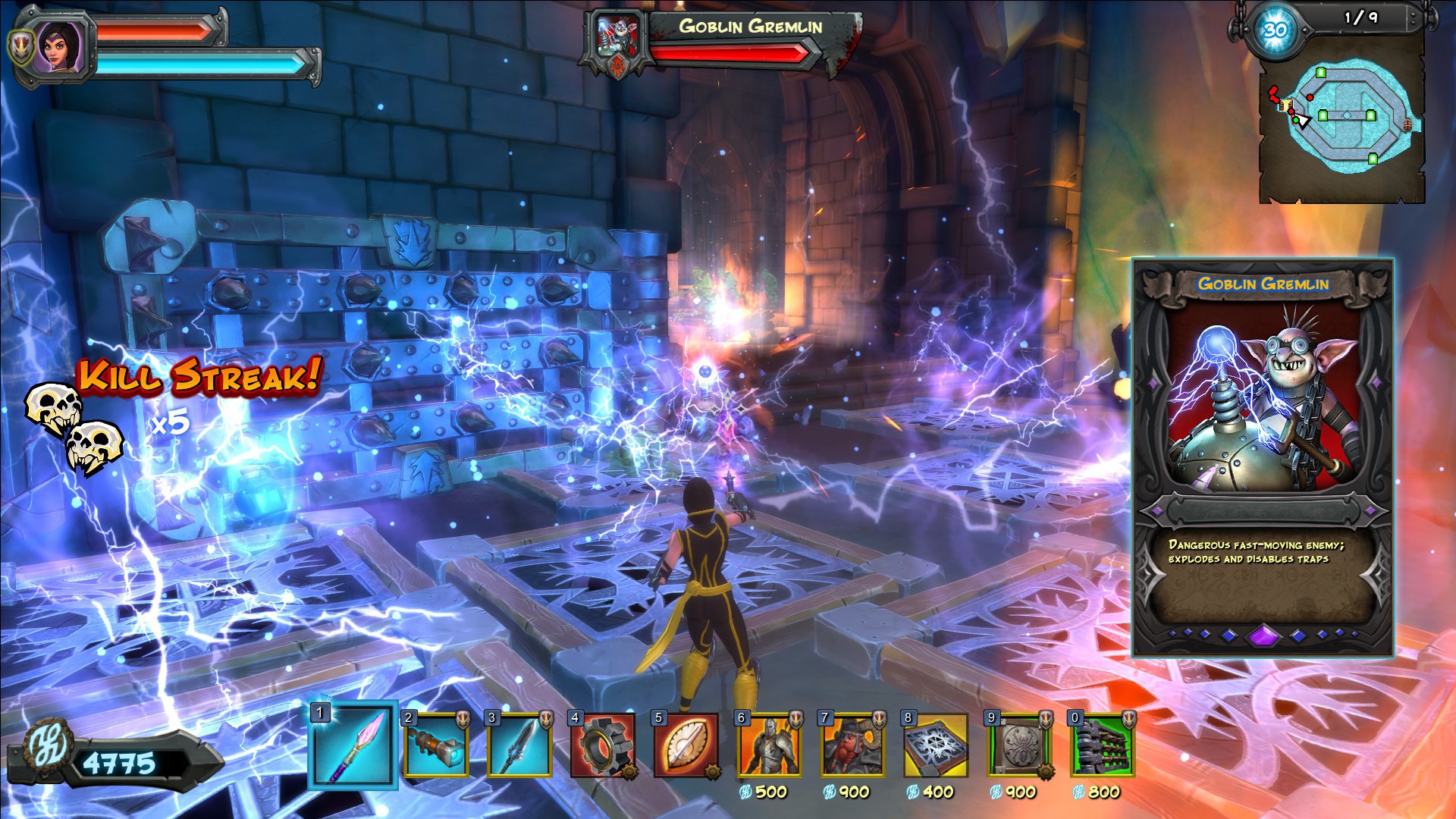Equip the brass hammer weapon in slot 2
This screenshot has height=819, width=1456.
point(435,746)
